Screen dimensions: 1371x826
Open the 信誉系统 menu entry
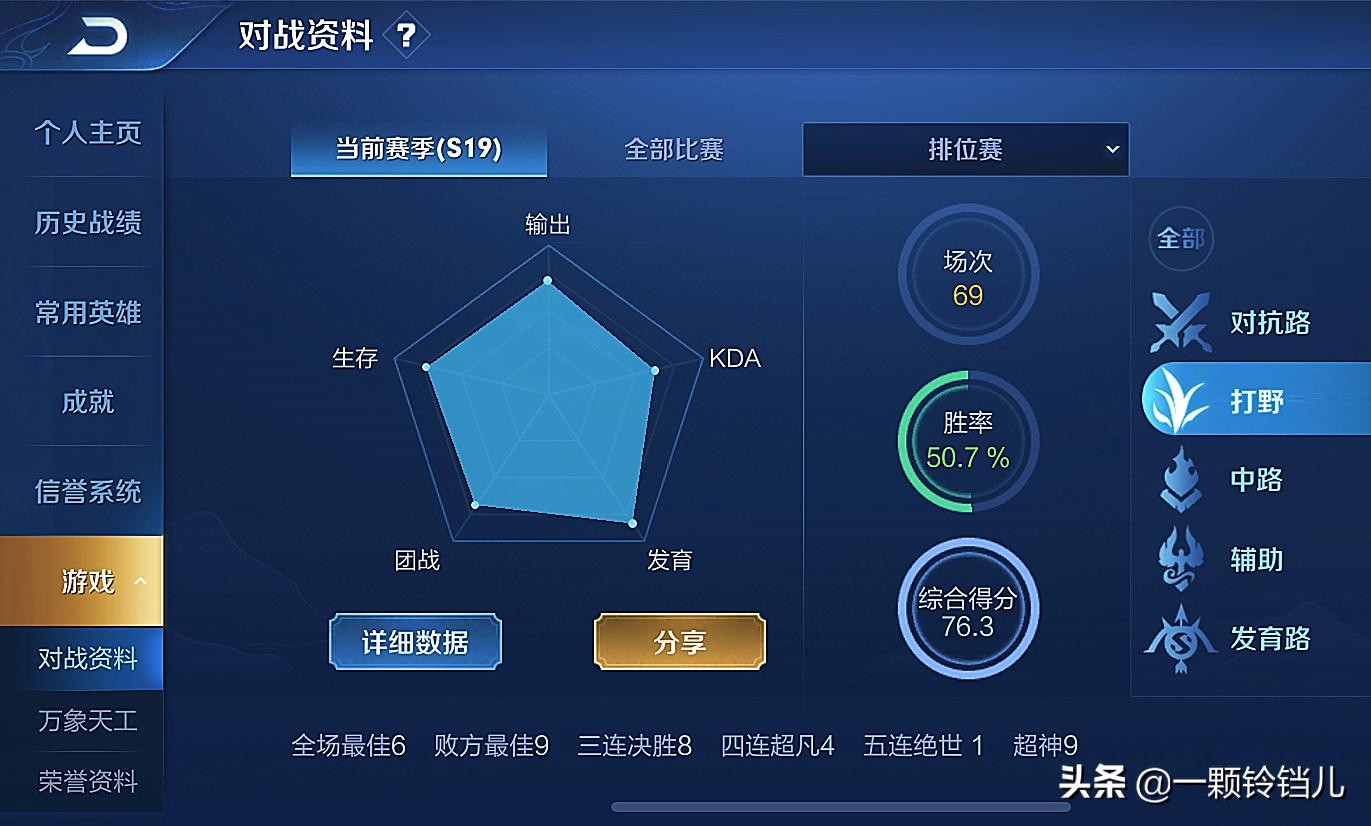pos(87,491)
